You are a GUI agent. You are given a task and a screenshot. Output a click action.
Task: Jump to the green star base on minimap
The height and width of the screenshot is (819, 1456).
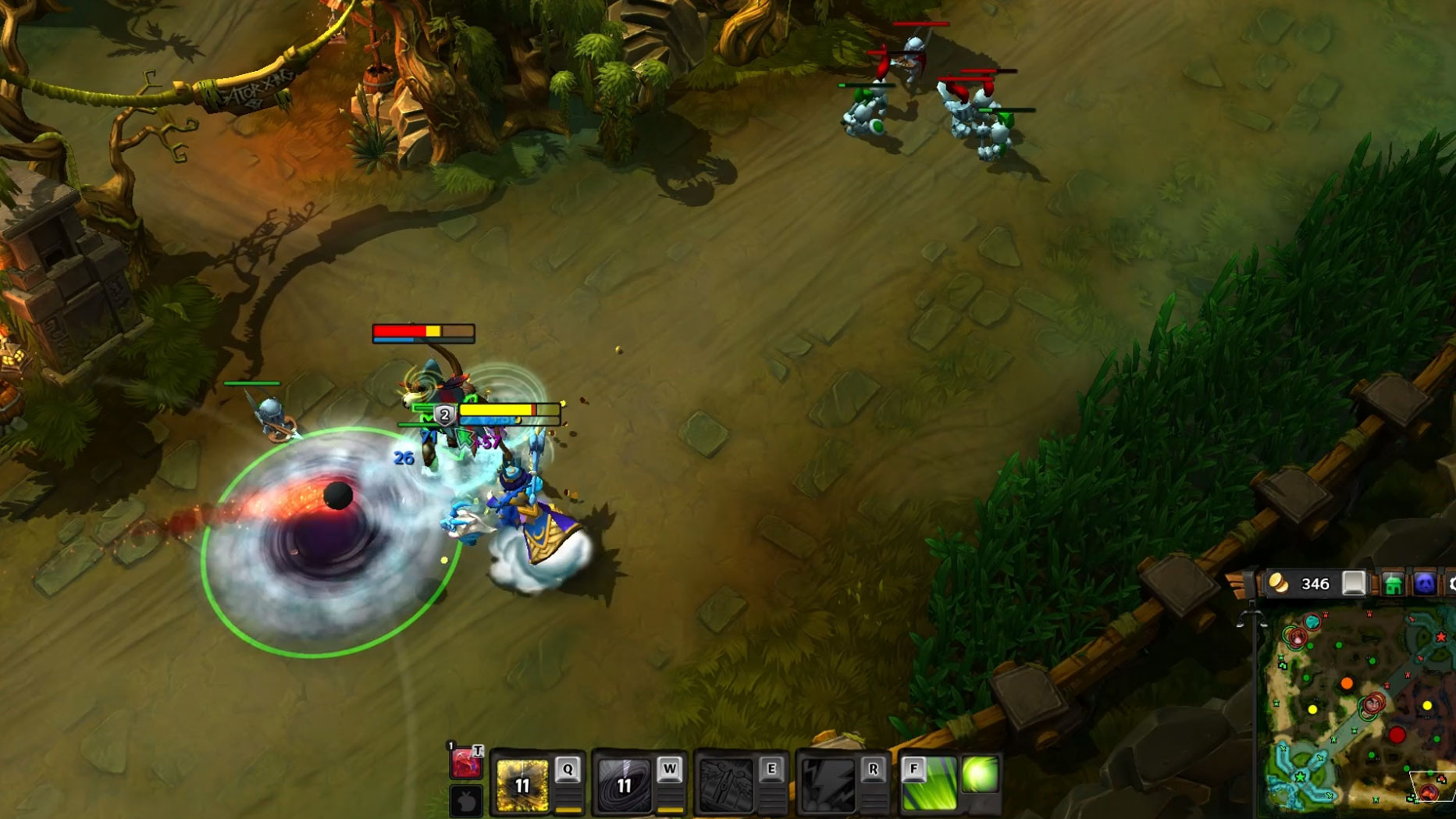(x=1300, y=778)
